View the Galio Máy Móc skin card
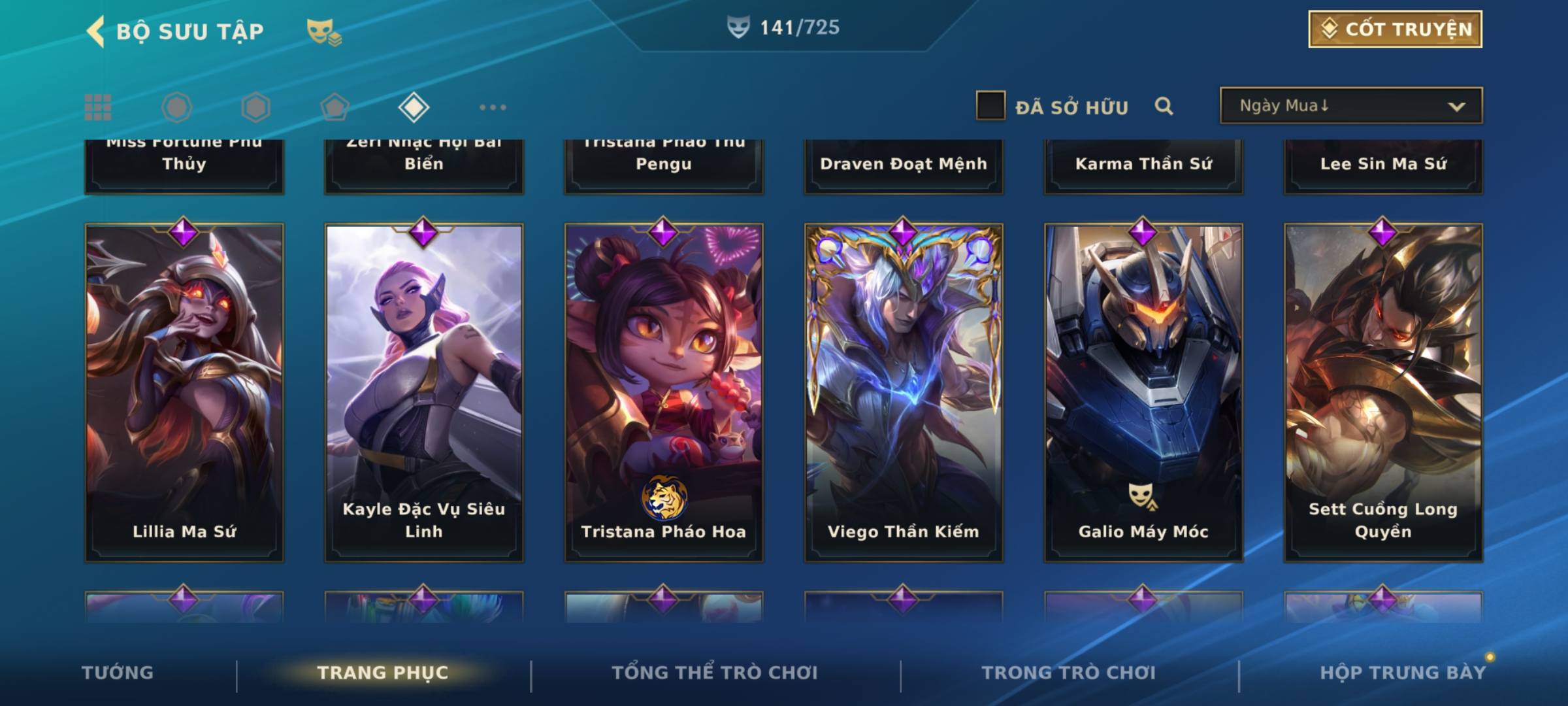This screenshot has height=706, width=1568. tap(1143, 392)
